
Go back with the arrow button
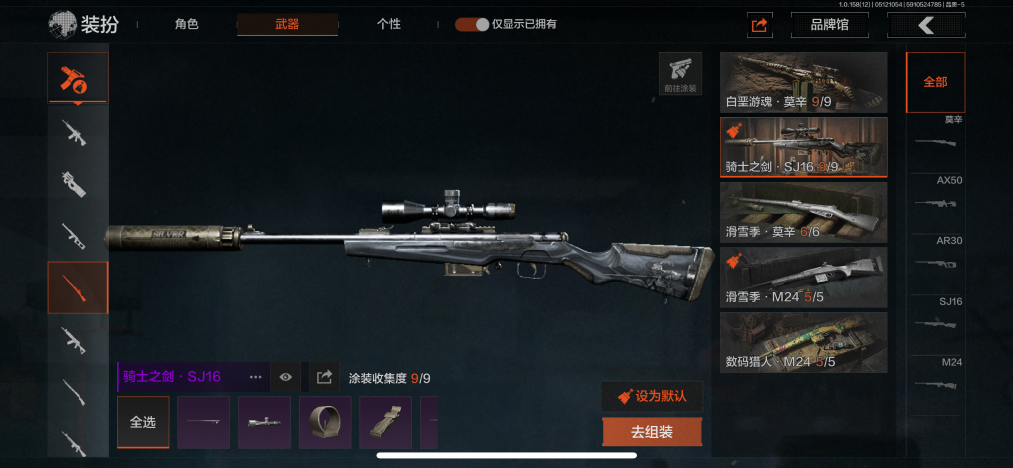pyautogui.click(x=926, y=25)
